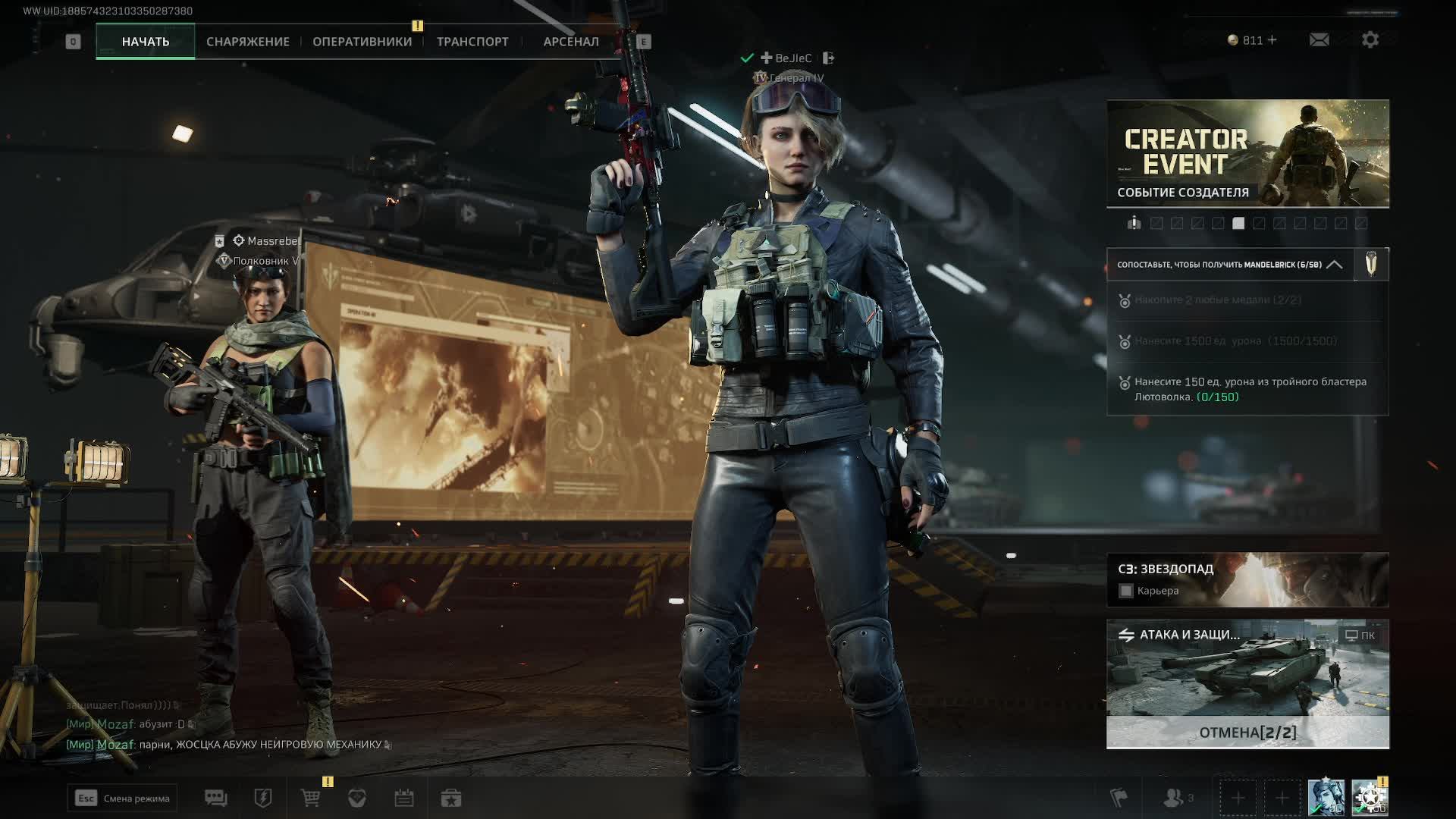This screenshot has width=1456, height=819.
Task: Open the Creator Event banner
Action: (x=1247, y=153)
